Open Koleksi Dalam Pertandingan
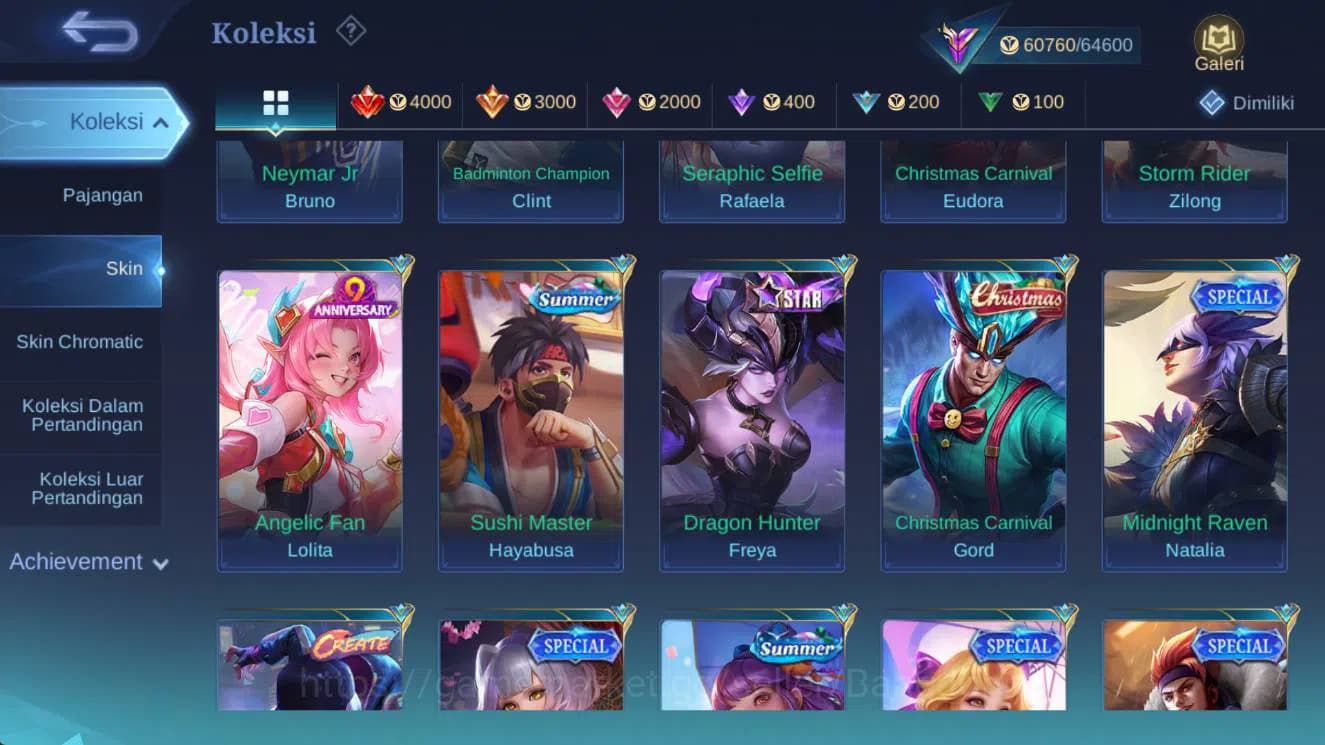1325x745 pixels. pyautogui.click(x=81, y=413)
